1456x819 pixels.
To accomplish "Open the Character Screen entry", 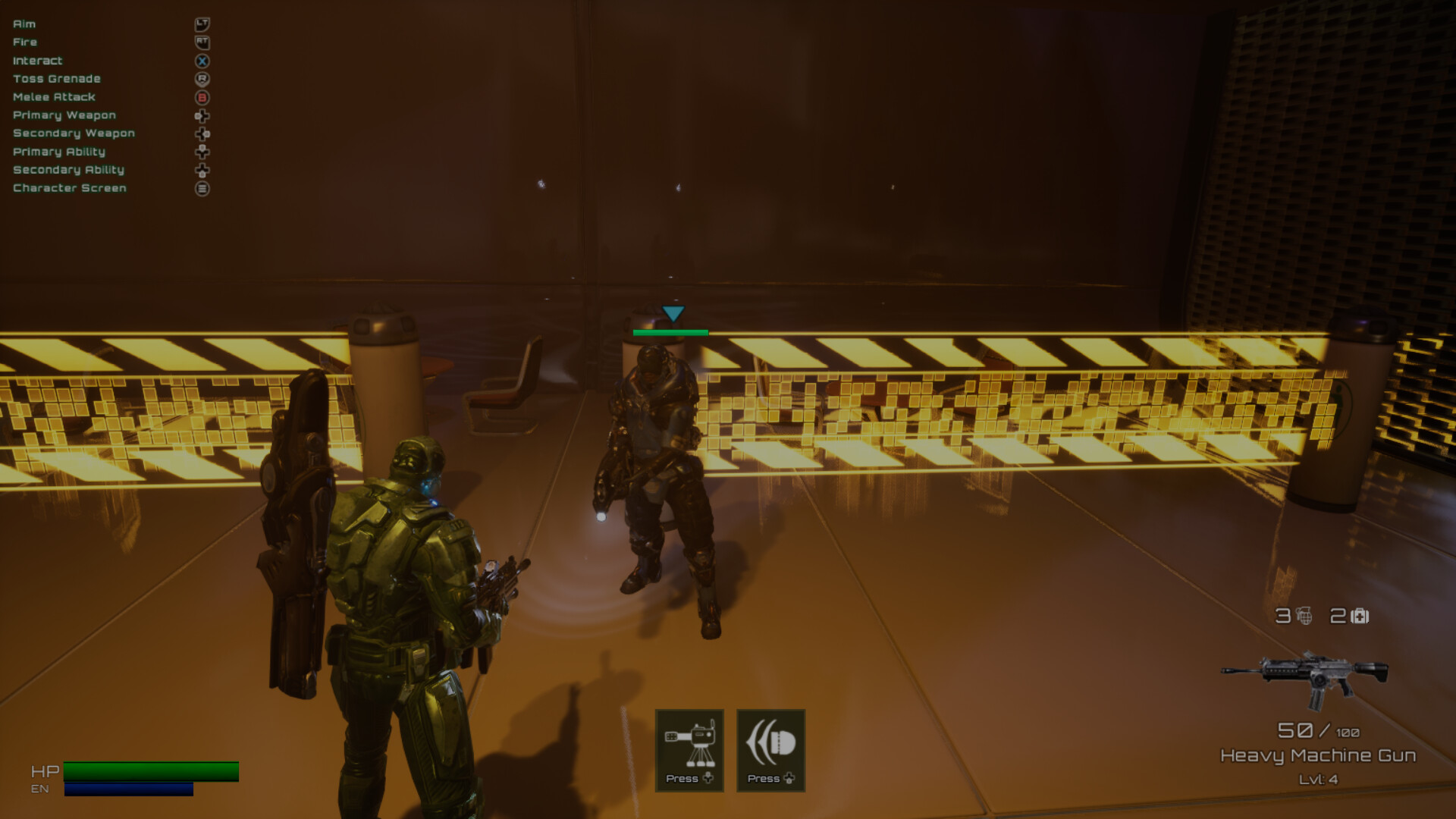I will pos(69,187).
